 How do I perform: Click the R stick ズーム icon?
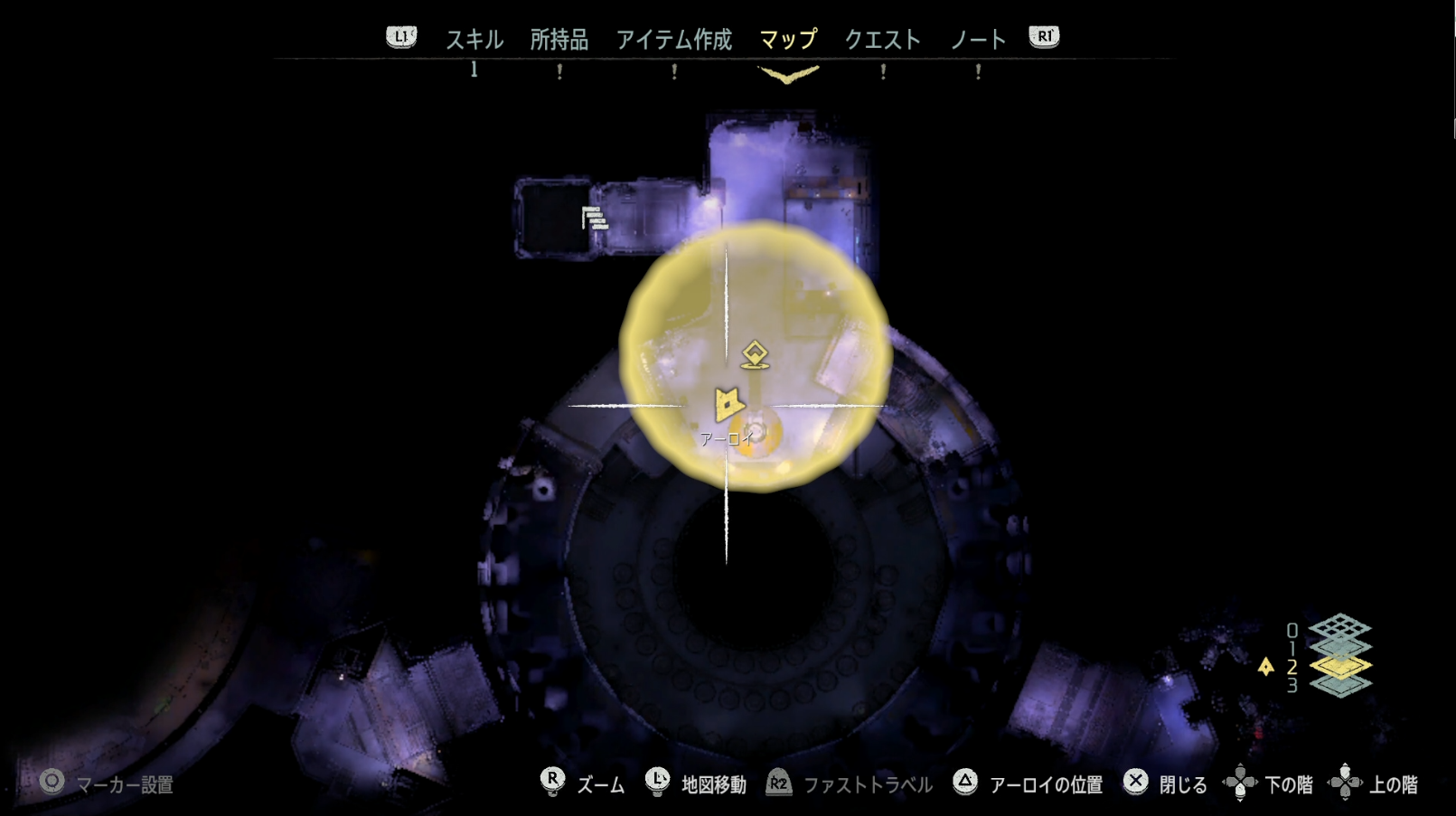(x=554, y=784)
